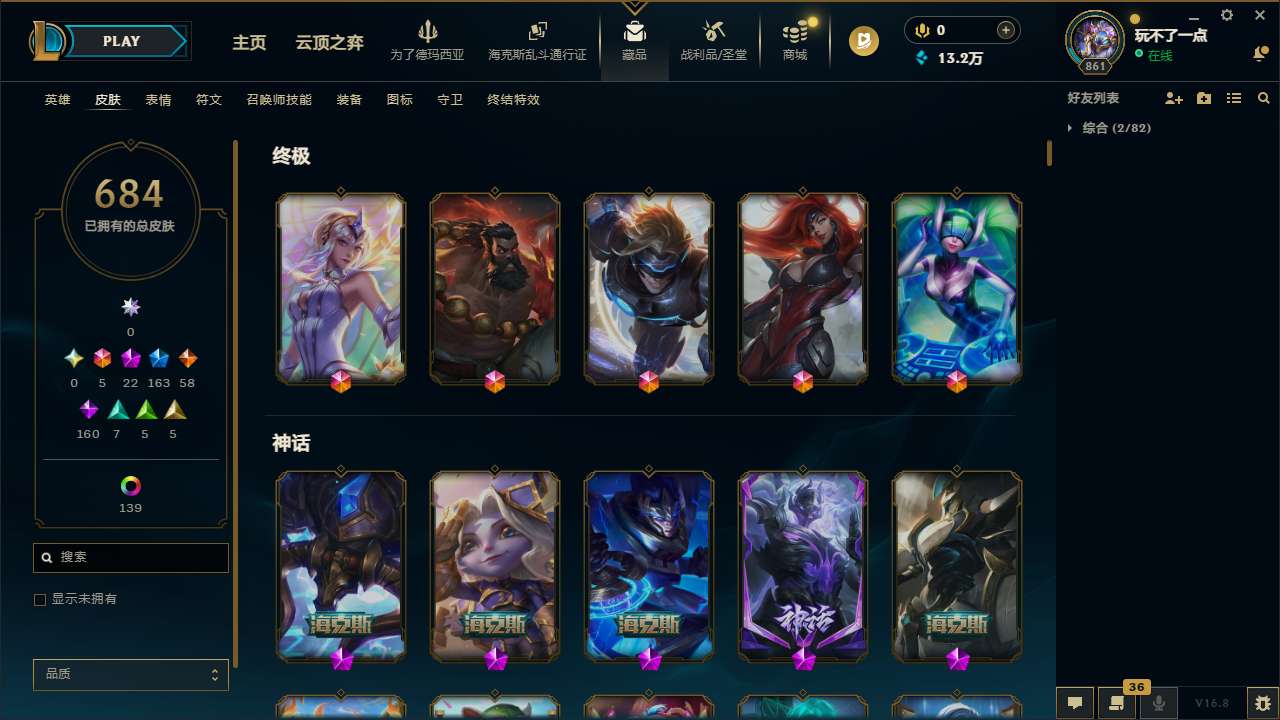
Task: Switch to the 表情 tab
Action: (x=158, y=100)
